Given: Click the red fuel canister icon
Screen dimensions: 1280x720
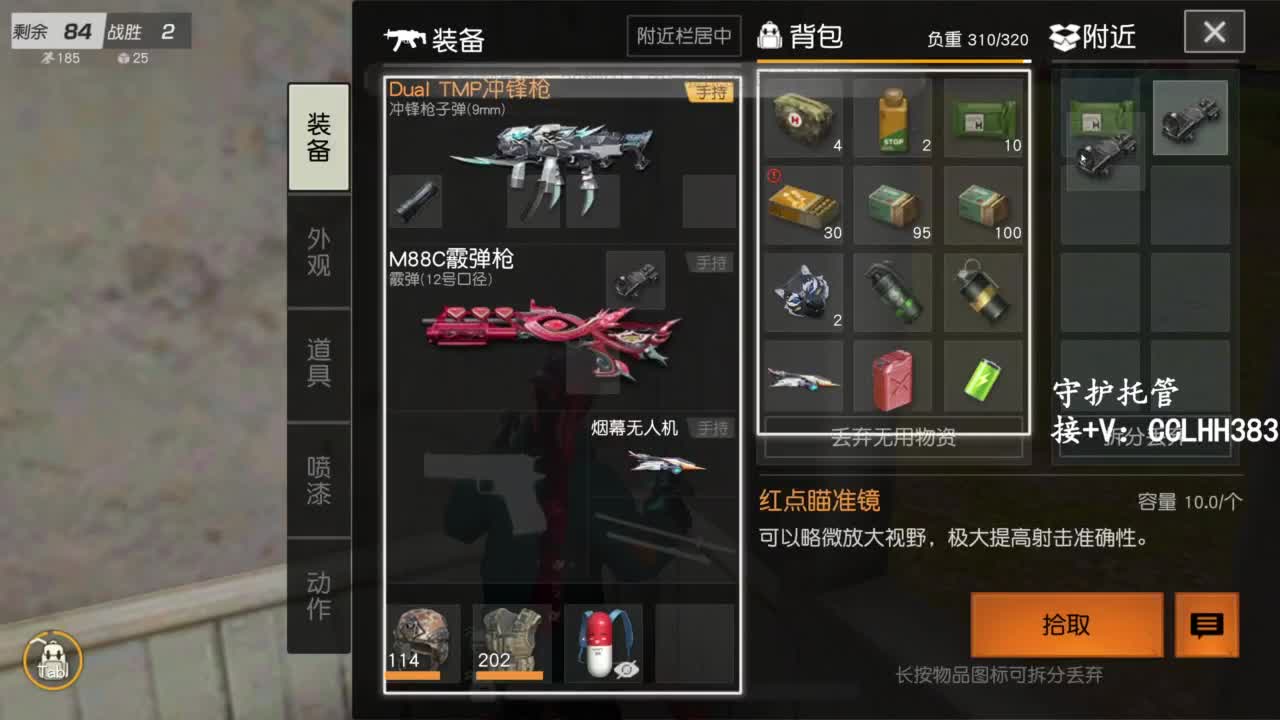Looking at the screenshot, I should tap(893, 380).
